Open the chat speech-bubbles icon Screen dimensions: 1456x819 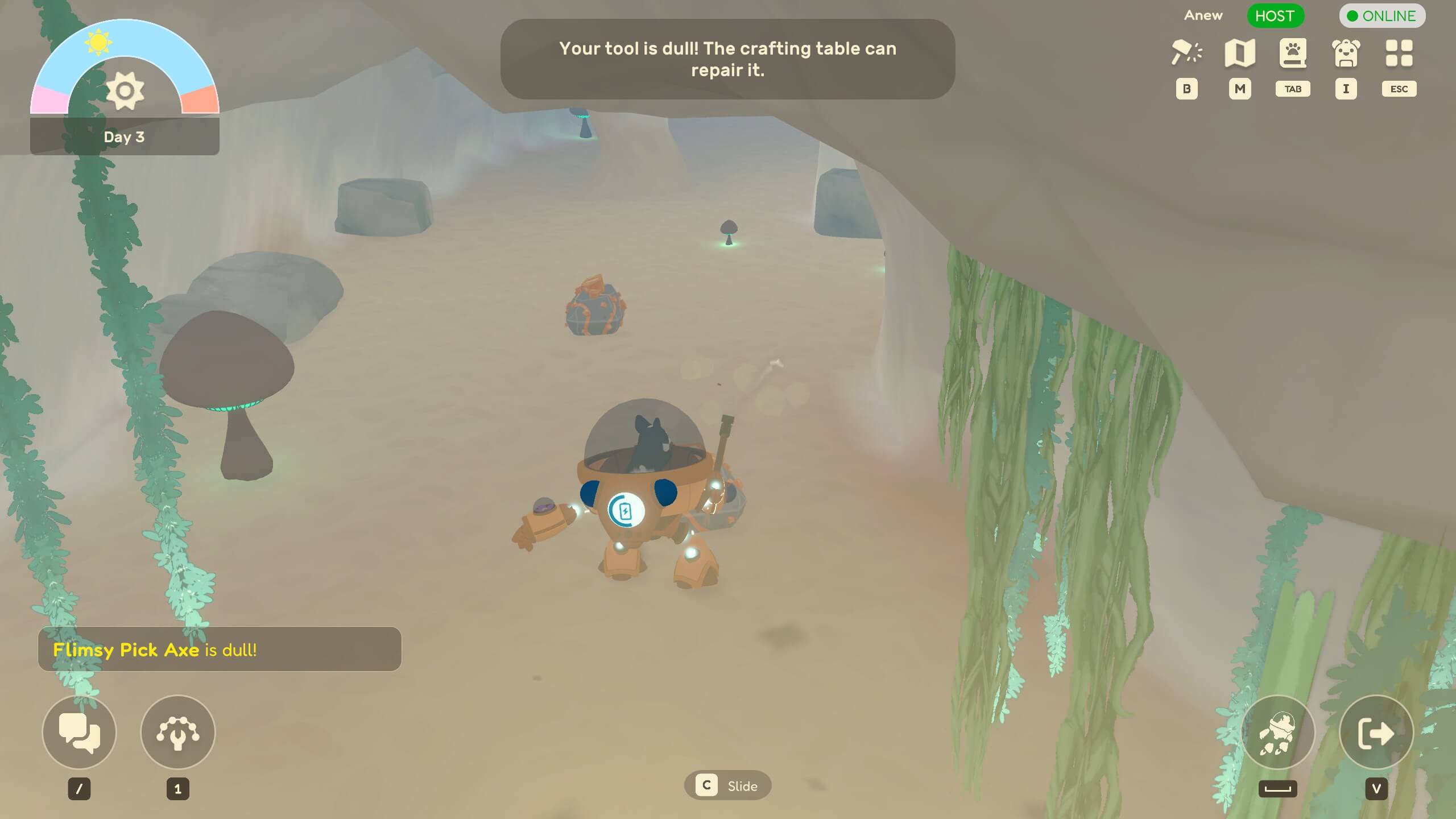click(79, 733)
